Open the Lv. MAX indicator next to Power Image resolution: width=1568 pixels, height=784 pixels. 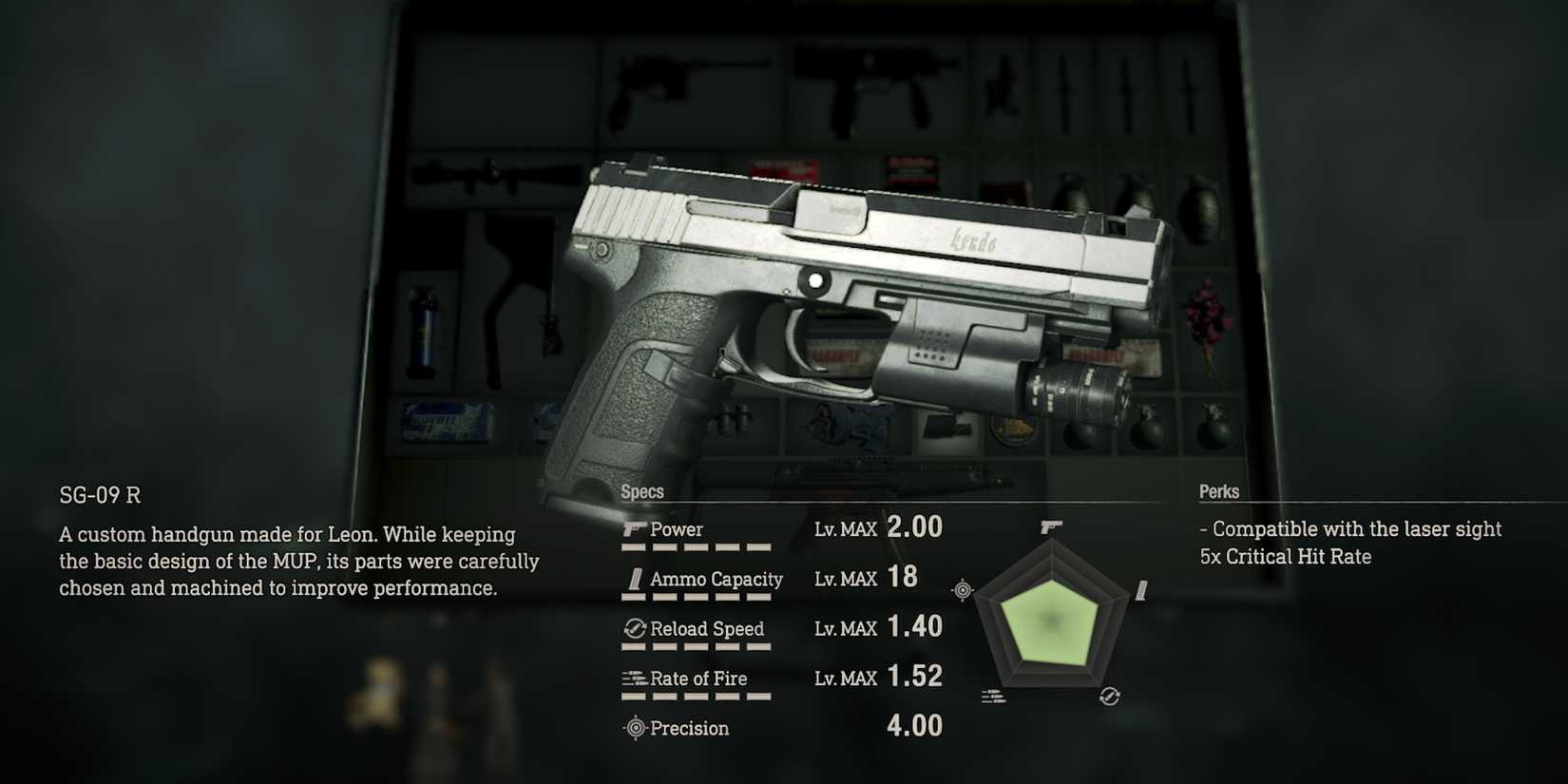tap(847, 529)
